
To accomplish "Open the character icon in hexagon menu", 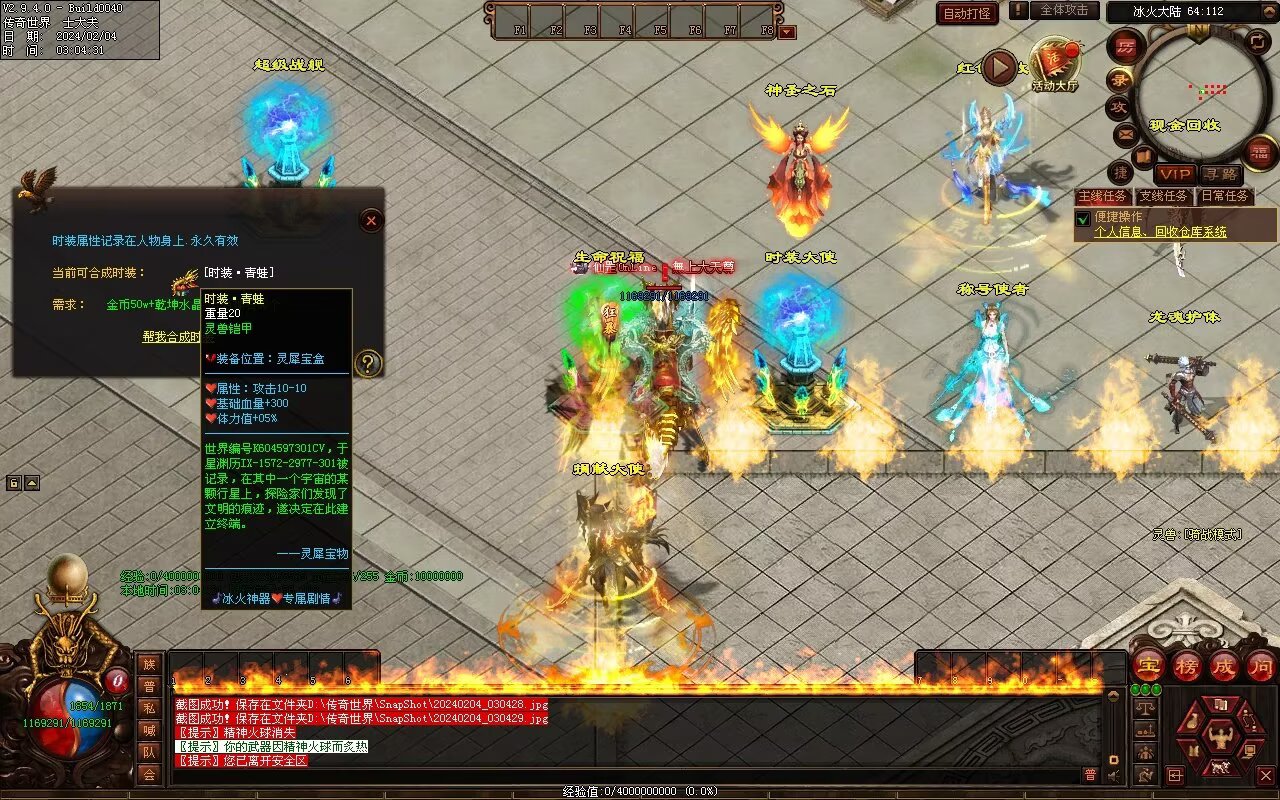I will pyautogui.click(x=1218, y=739).
